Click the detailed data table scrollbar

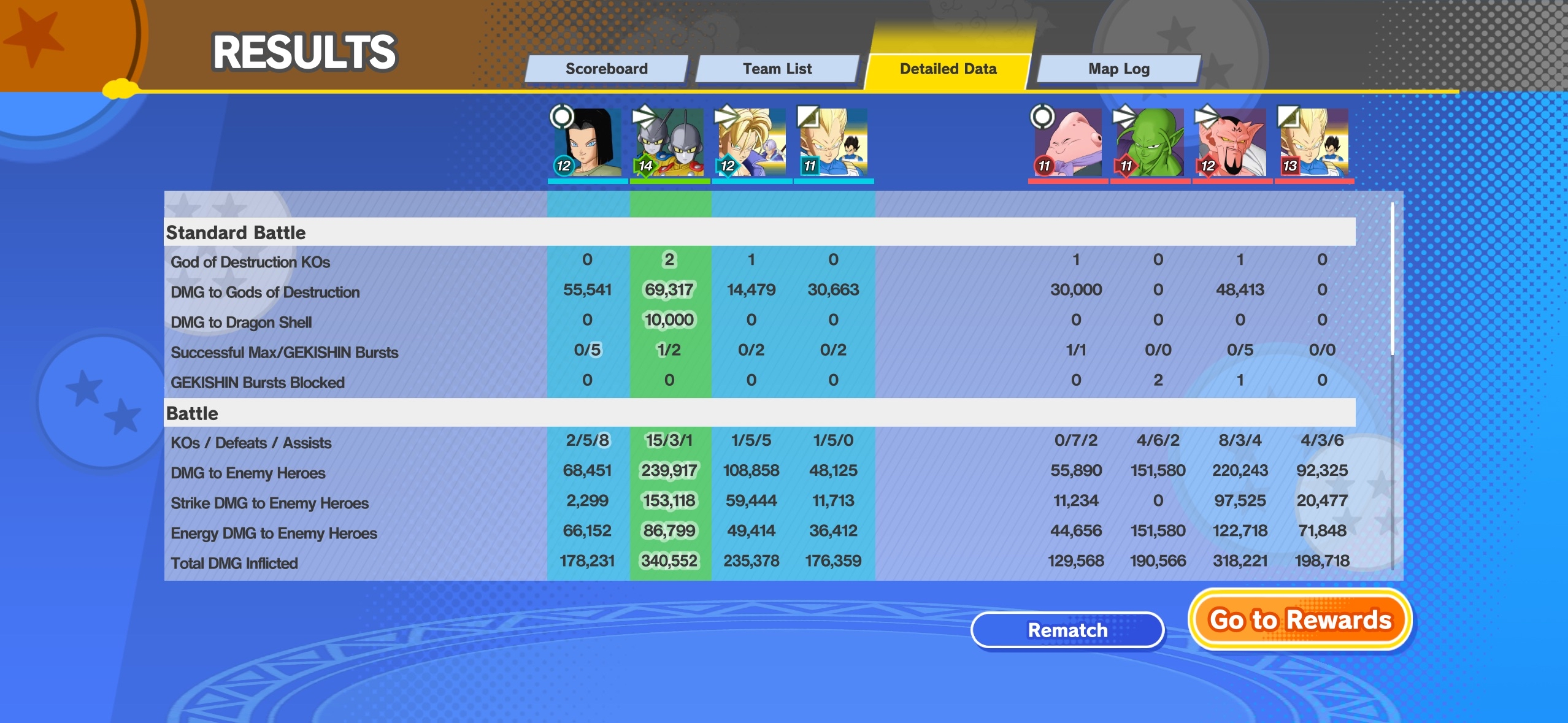point(1393,279)
